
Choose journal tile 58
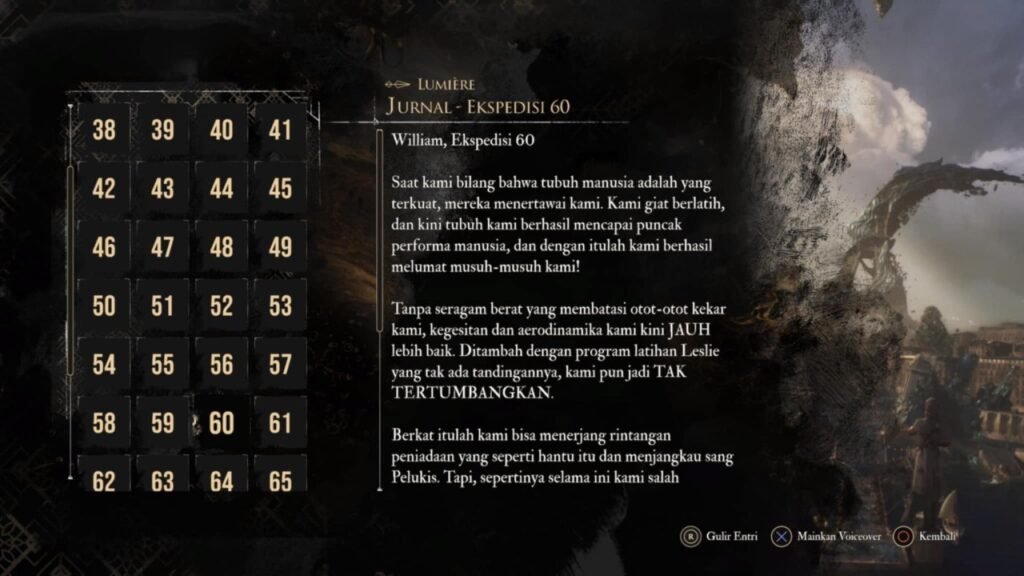coord(104,423)
